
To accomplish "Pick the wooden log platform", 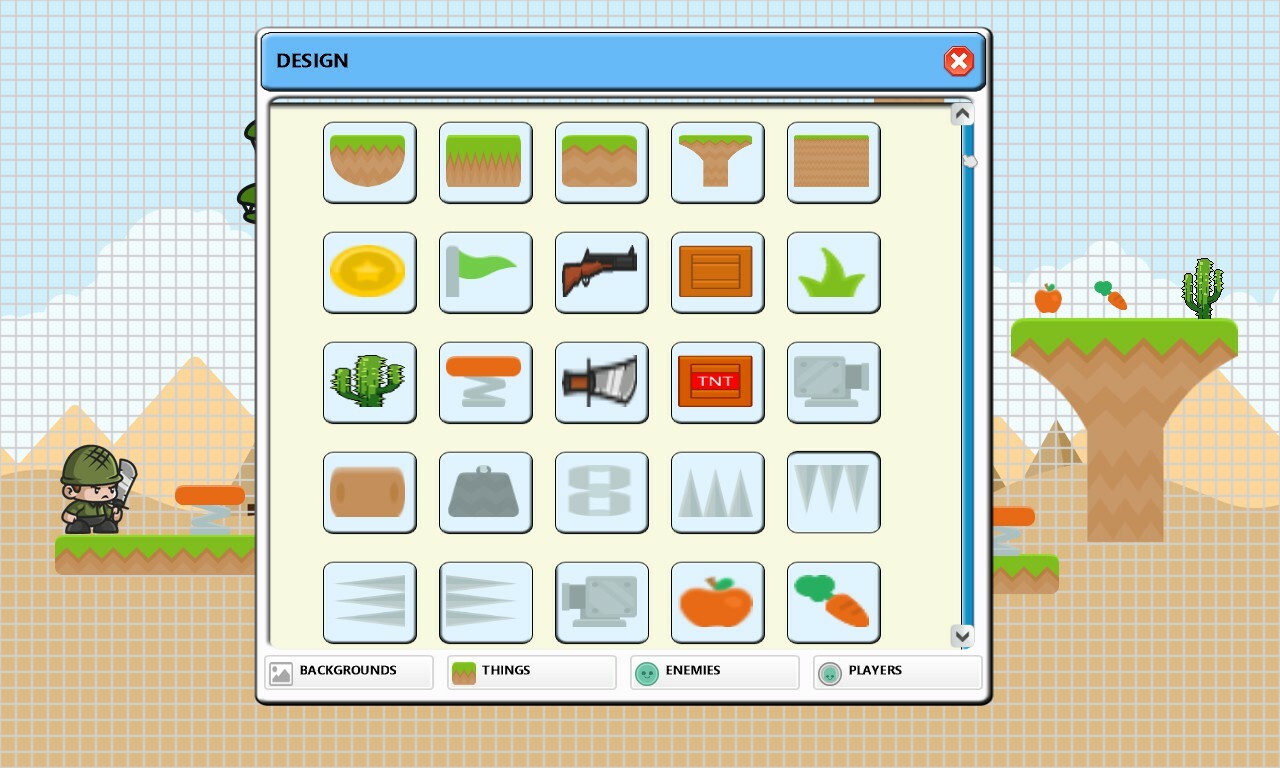I will pyautogui.click(x=369, y=492).
